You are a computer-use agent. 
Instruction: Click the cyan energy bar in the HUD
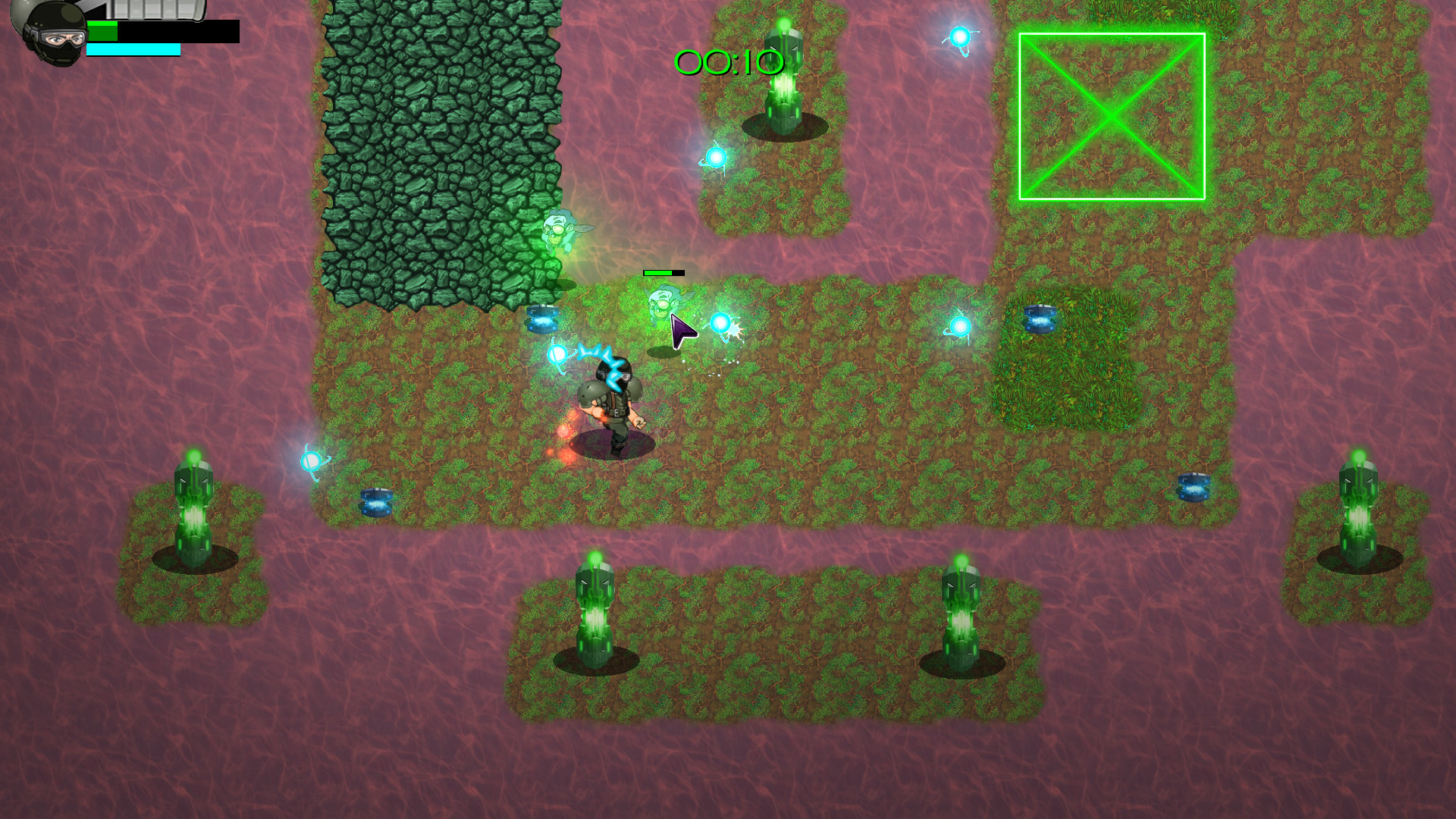click(133, 50)
